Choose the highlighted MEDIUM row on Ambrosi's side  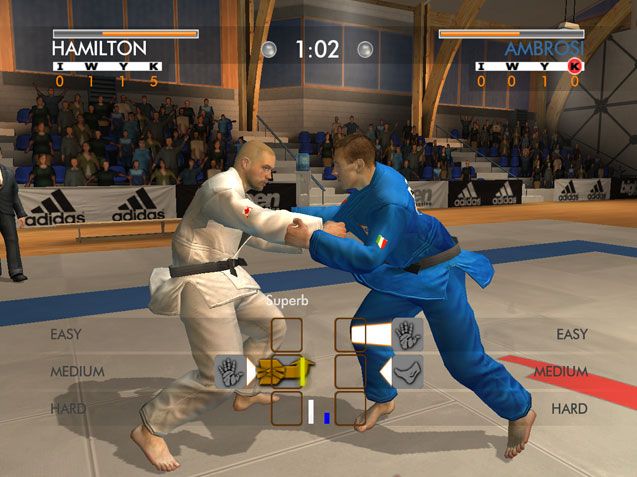point(560,372)
